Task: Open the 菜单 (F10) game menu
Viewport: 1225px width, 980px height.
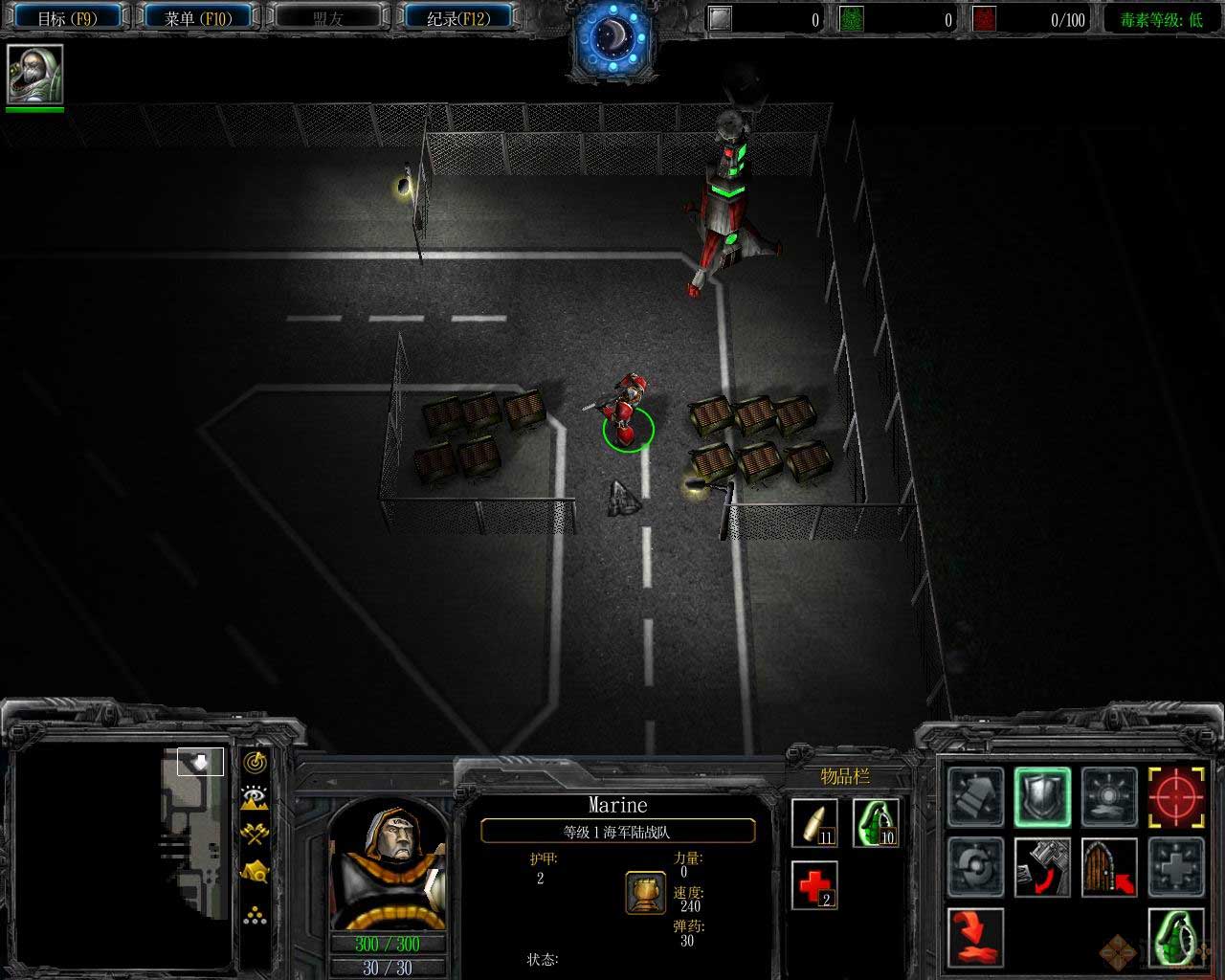Action: tap(199, 17)
